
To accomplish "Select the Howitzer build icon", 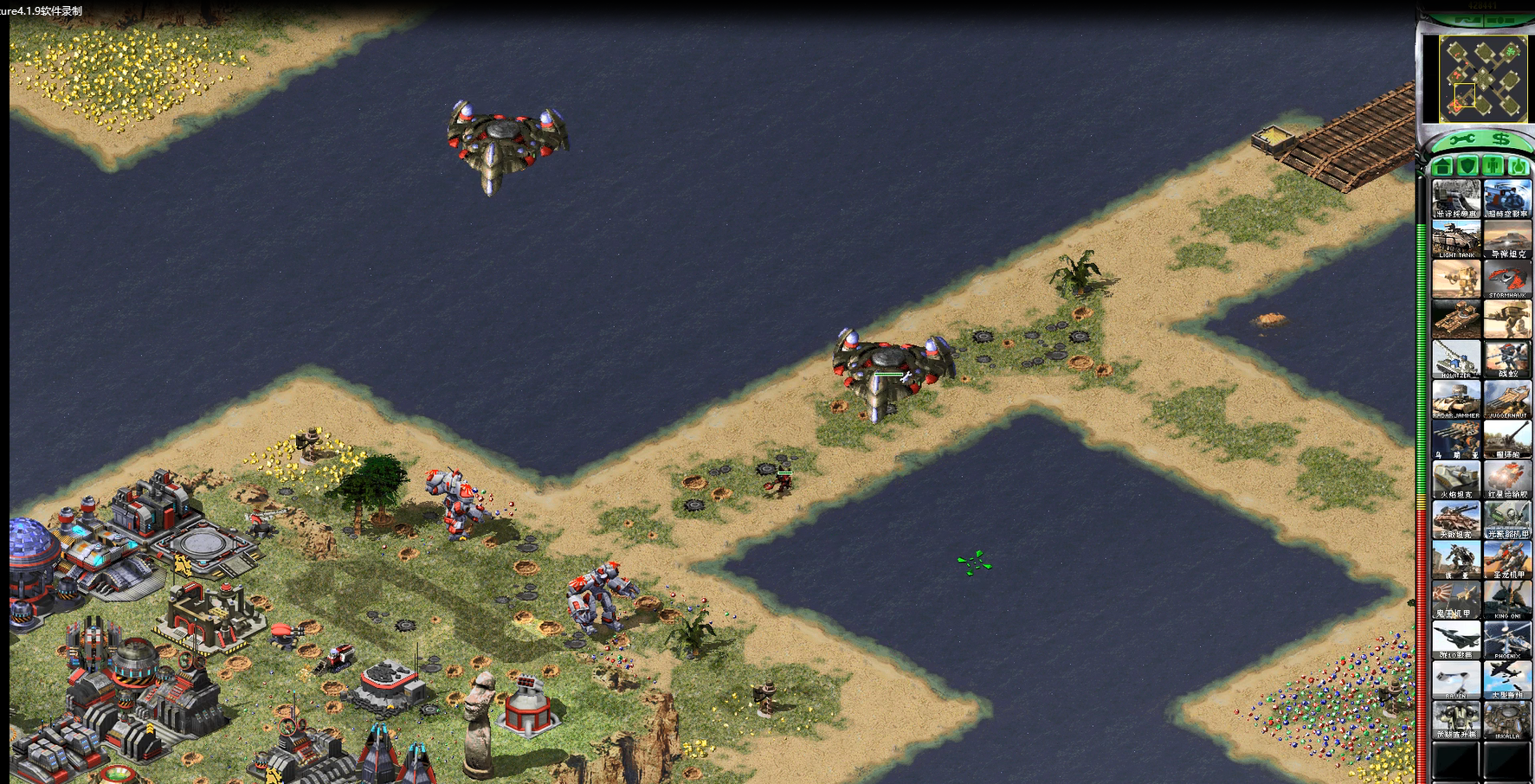I will [x=1456, y=359].
